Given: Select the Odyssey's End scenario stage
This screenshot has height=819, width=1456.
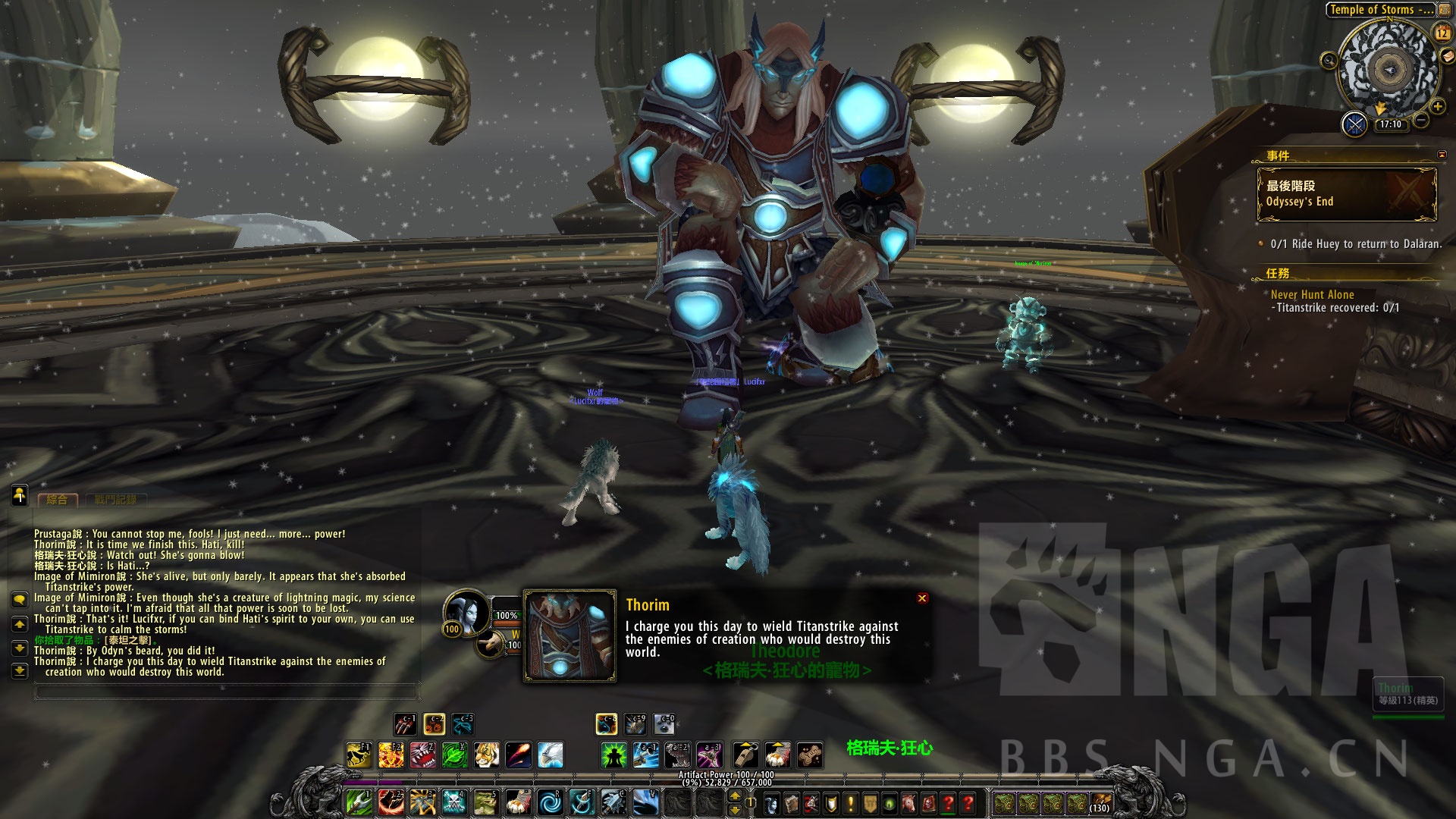Looking at the screenshot, I should point(1346,194).
